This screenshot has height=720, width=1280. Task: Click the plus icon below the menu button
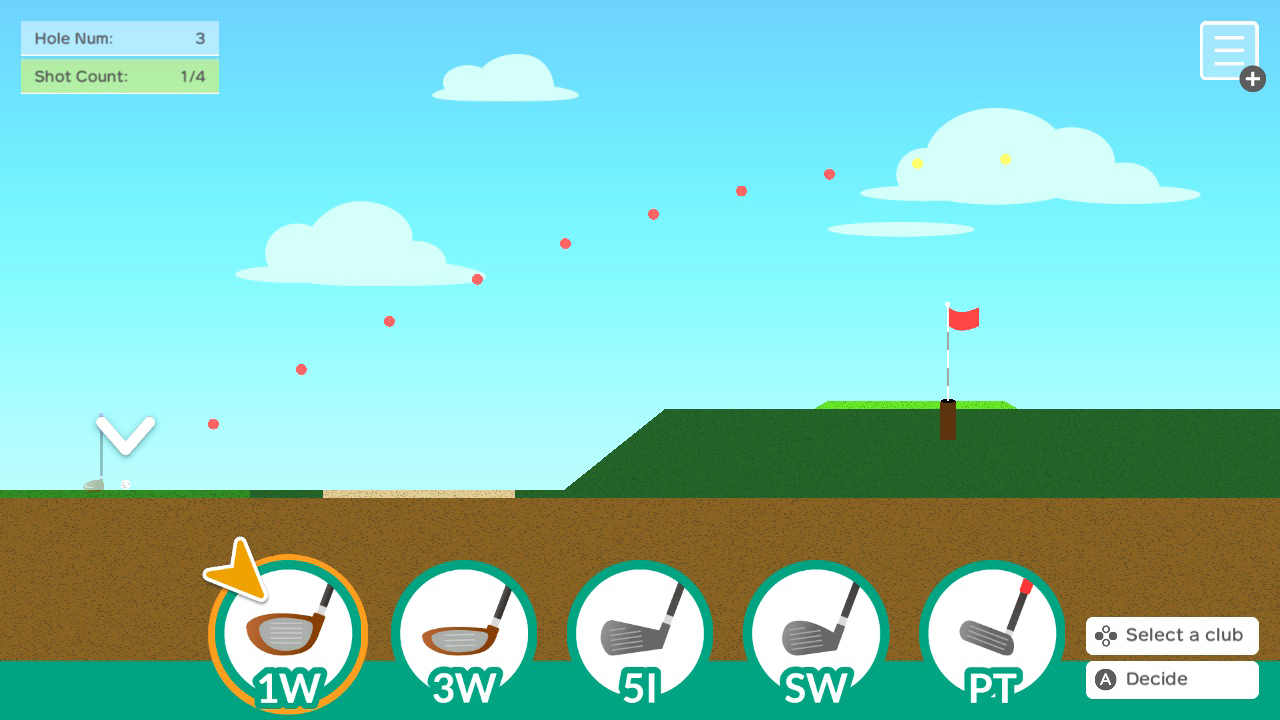click(x=1252, y=78)
